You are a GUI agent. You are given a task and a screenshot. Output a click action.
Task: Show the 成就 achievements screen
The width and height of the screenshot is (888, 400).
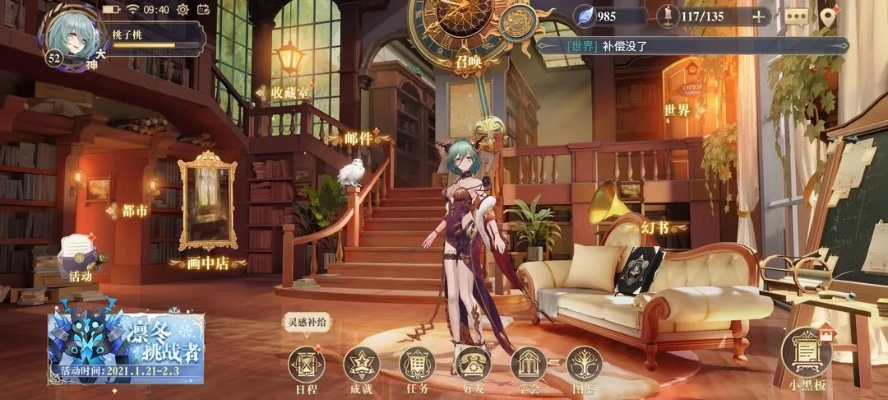point(361,366)
